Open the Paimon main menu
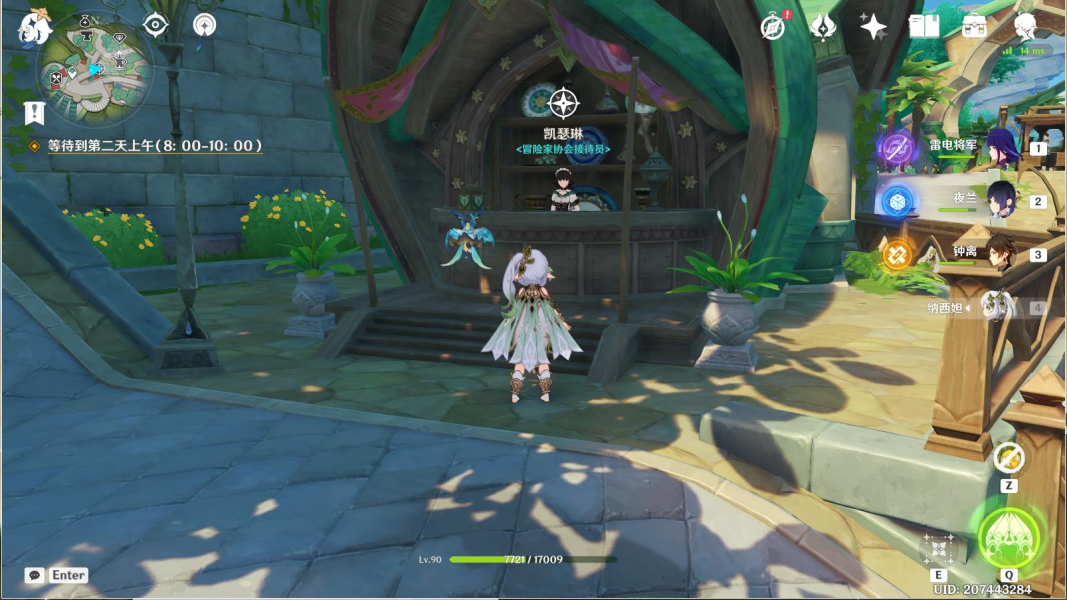Screen dimensions: 1067x600 pyautogui.click(x=35, y=28)
